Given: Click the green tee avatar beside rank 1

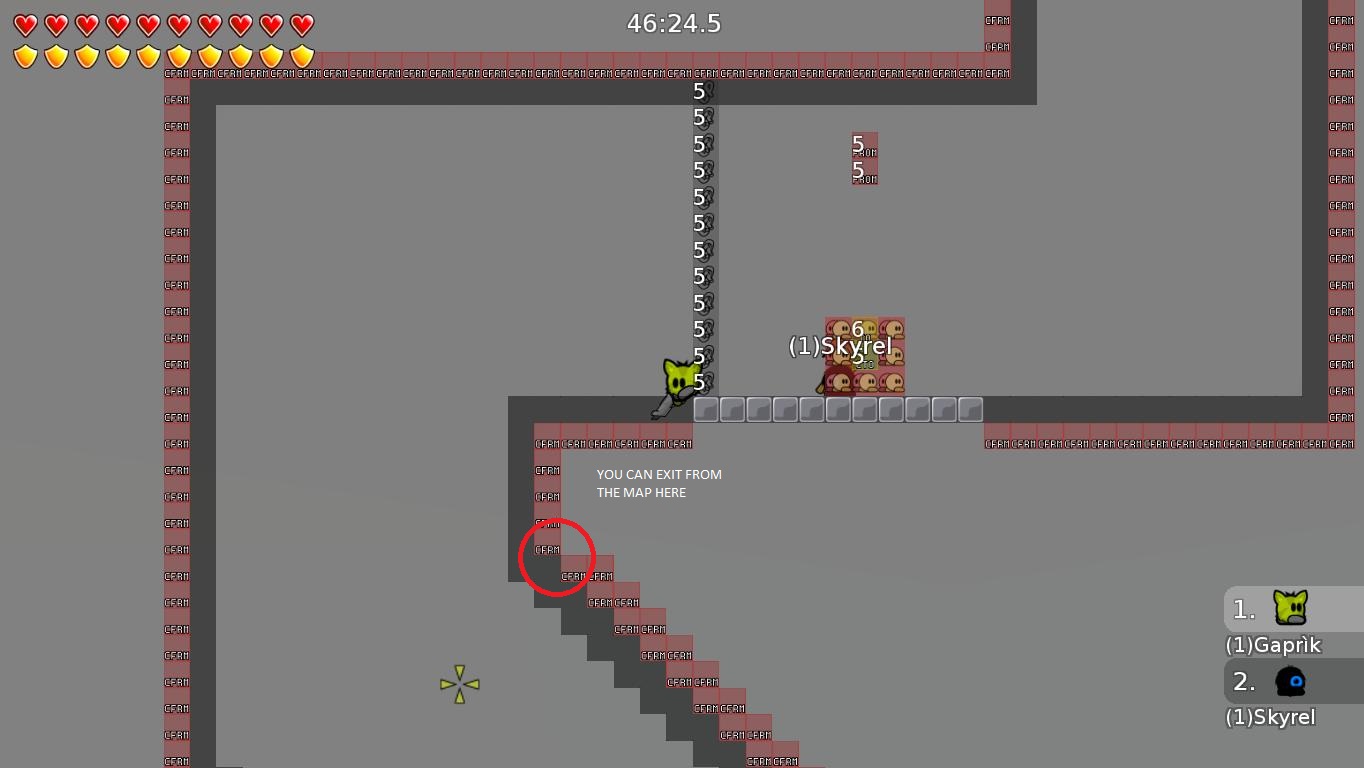Looking at the screenshot, I should (1291, 608).
